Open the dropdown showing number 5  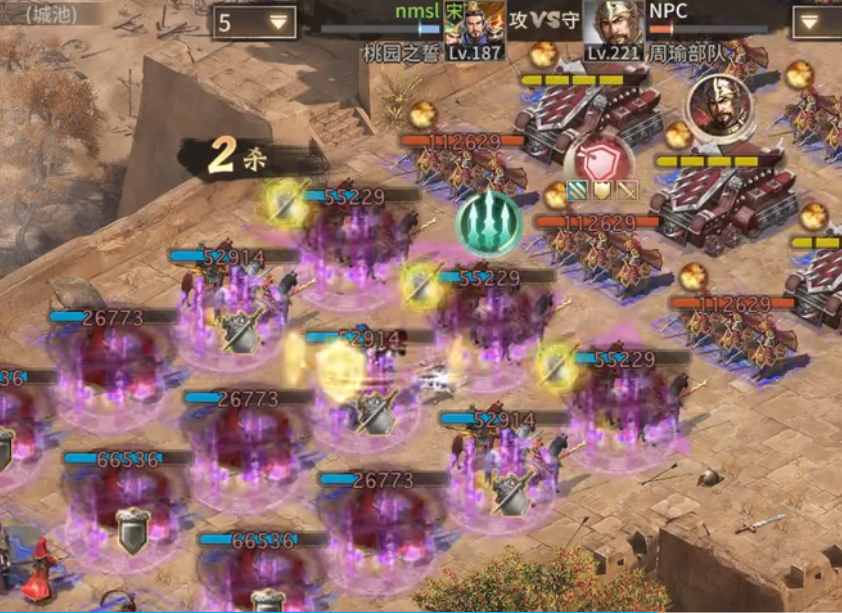(254, 22)
